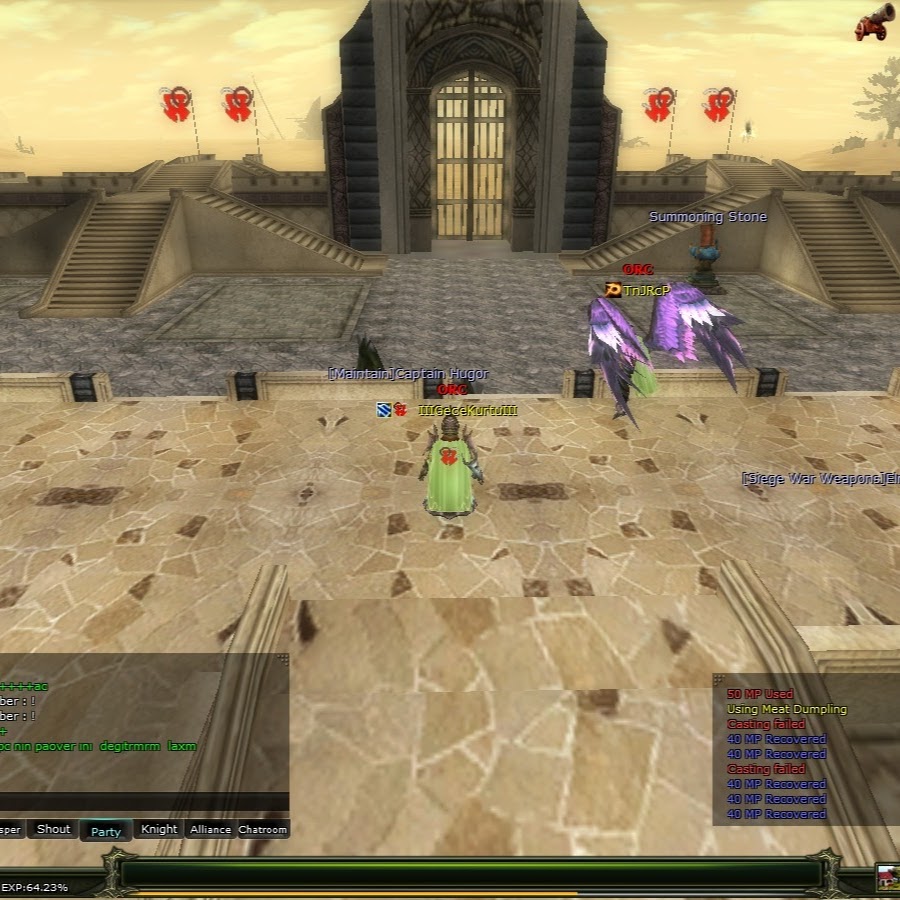Open the Chatroom tab
This screenshot has width=900, height=900.
click(263, 829)
